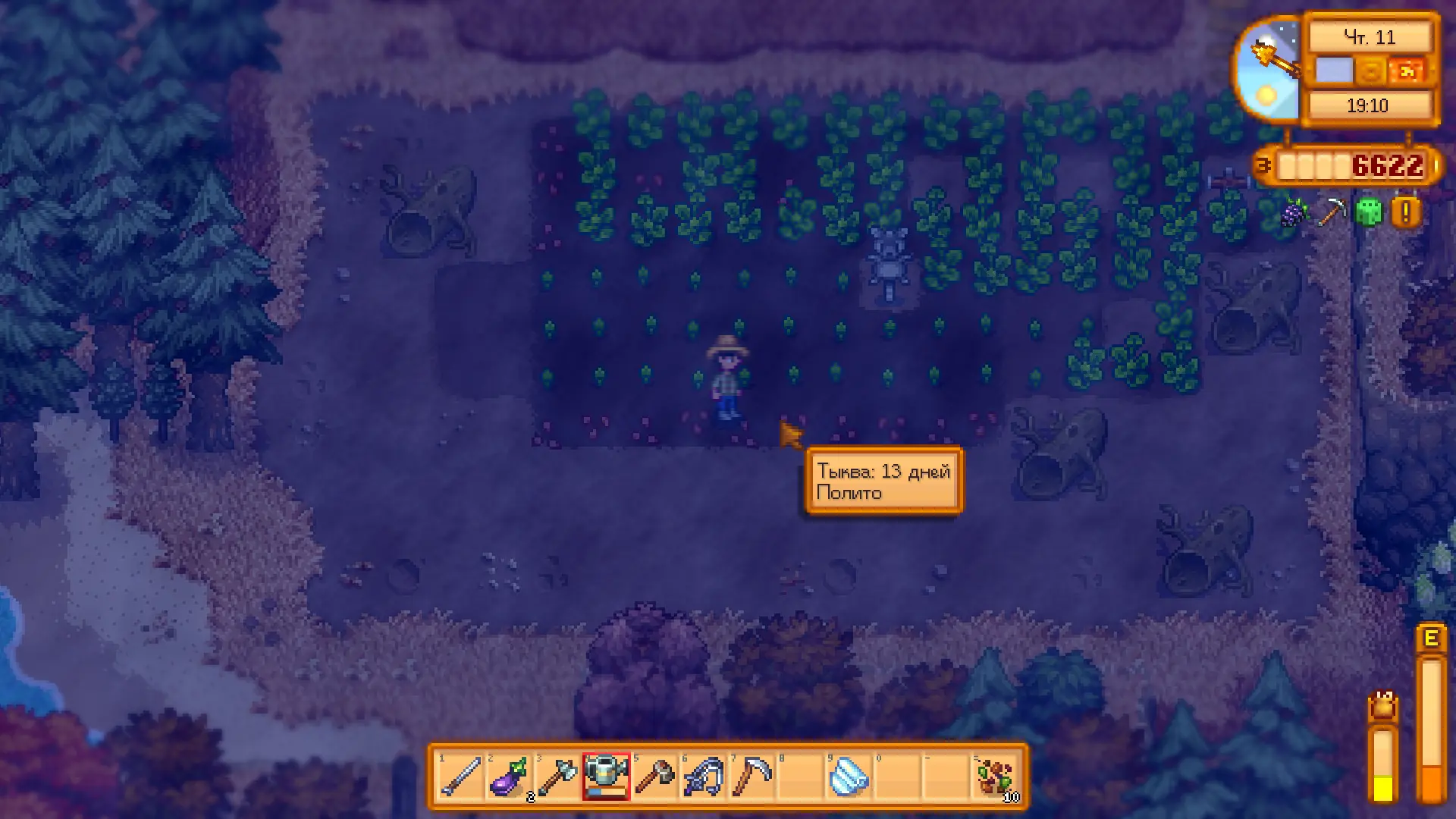Click the blackberry notification icon
Viewport: 1456px width, 819px height.
[1291, 213]
